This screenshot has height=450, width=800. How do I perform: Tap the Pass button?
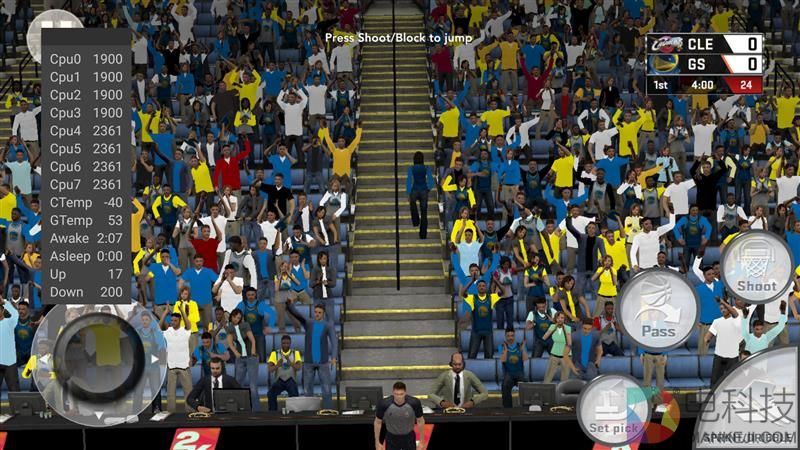(x=657, y=309)
